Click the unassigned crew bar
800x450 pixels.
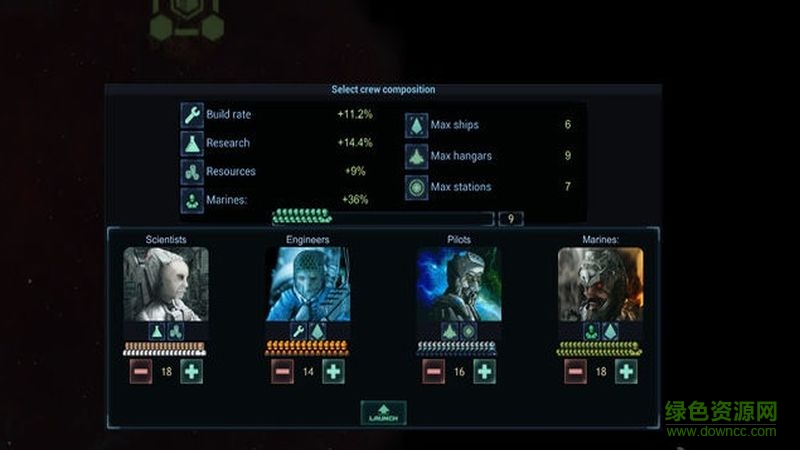click(383, 218)
